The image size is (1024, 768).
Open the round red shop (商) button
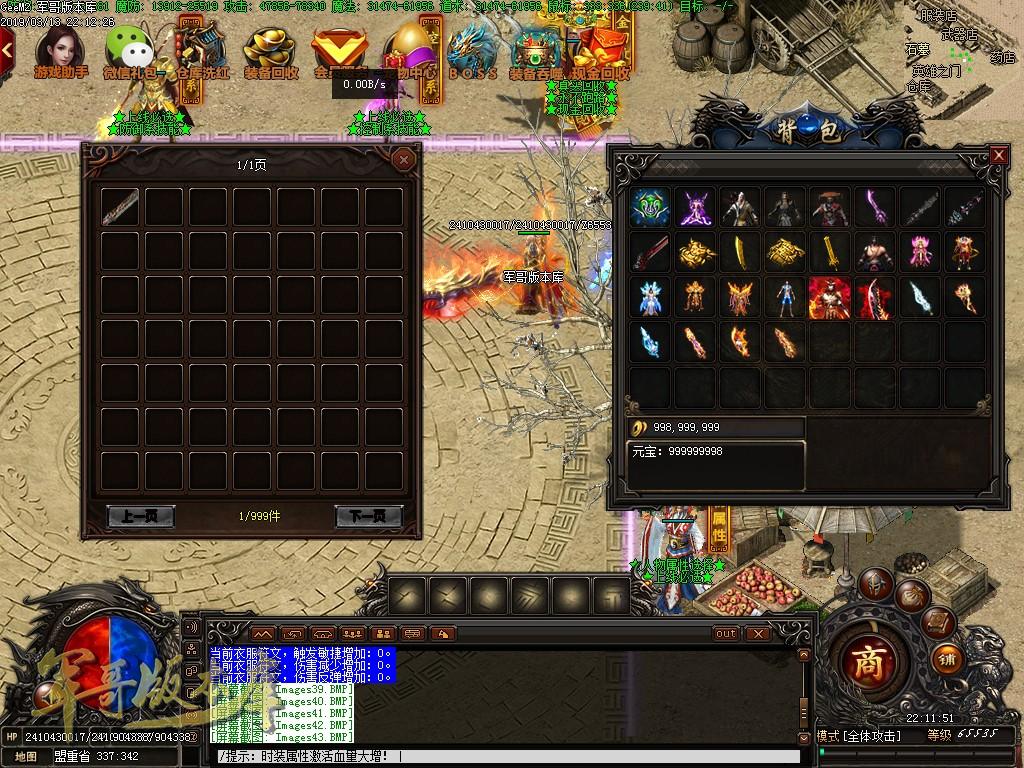pyautogui.click(x=868, y=665)
